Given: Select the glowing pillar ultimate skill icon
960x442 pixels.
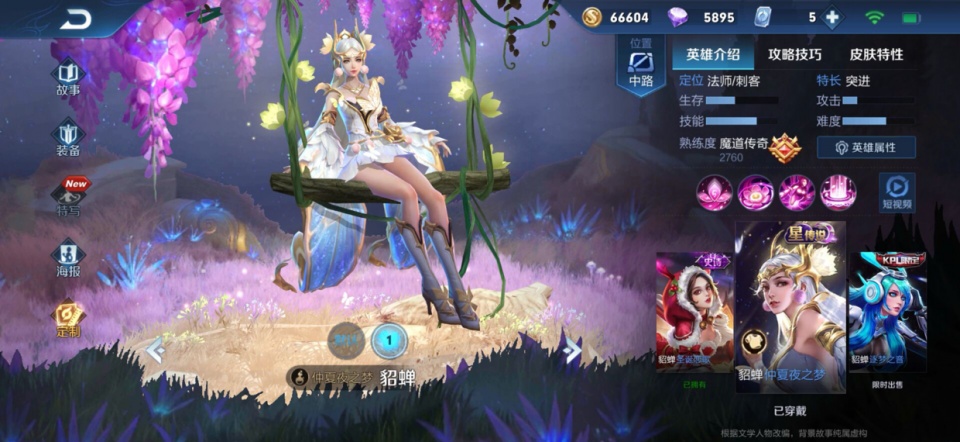Looking at the screenshot, I should click(838, 192).
